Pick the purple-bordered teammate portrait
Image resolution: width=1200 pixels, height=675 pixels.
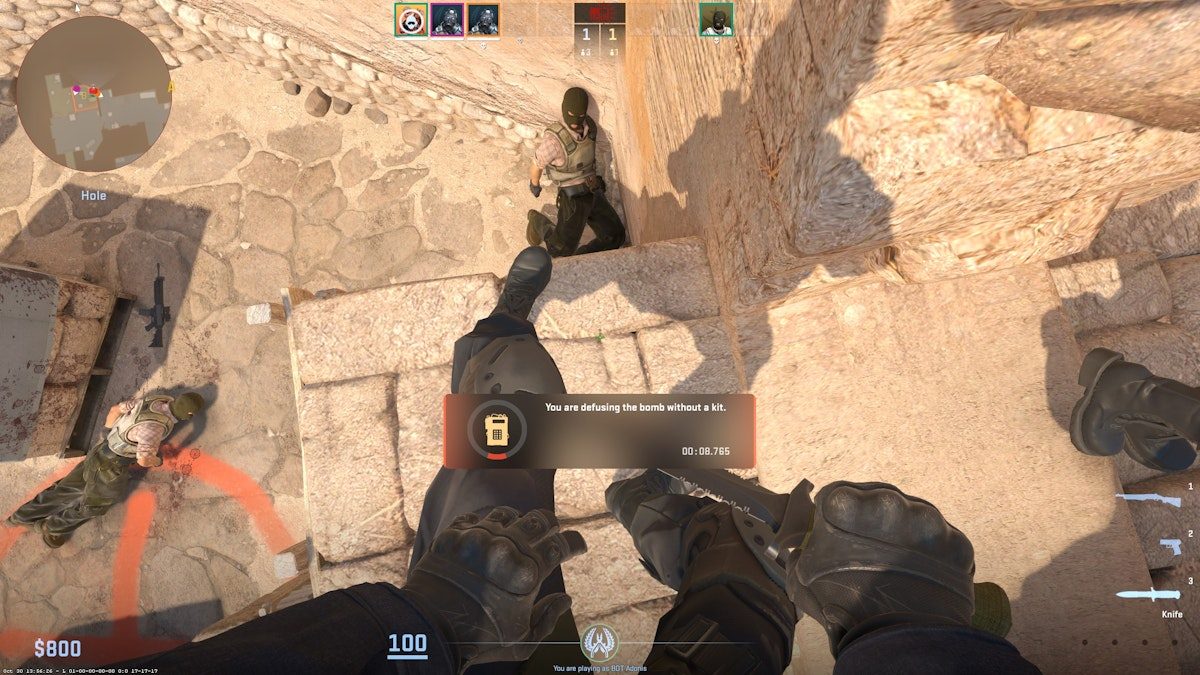[446, 19]
